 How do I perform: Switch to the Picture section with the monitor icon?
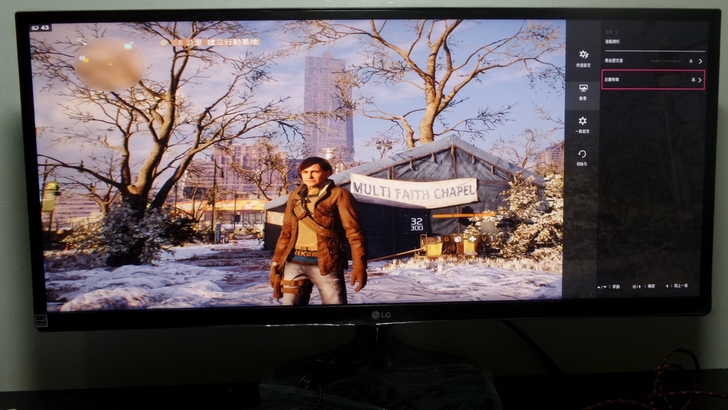click(x=583, y=90)
